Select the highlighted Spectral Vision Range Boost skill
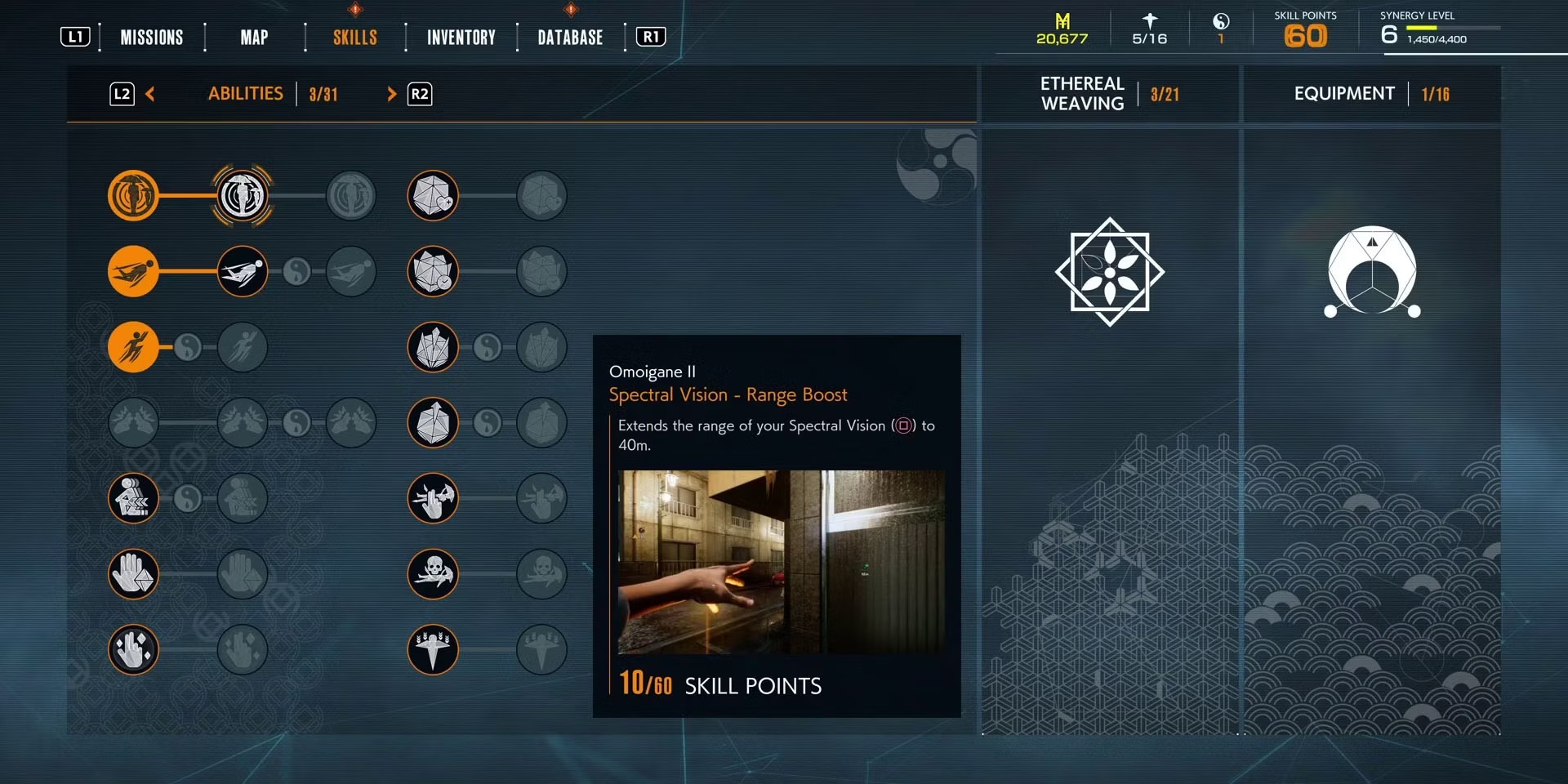 243,196
